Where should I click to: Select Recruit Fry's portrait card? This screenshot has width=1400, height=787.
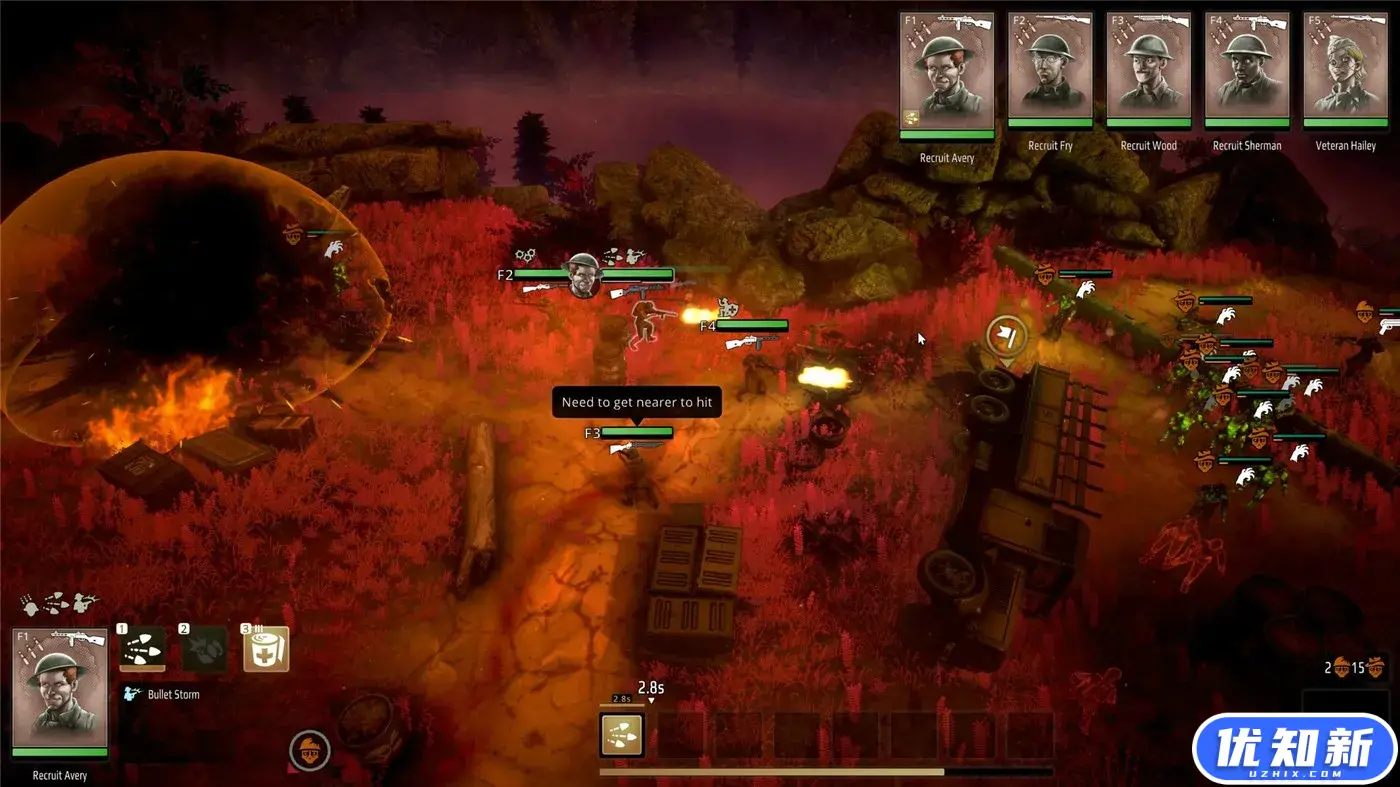click(x=1050, y=69)
